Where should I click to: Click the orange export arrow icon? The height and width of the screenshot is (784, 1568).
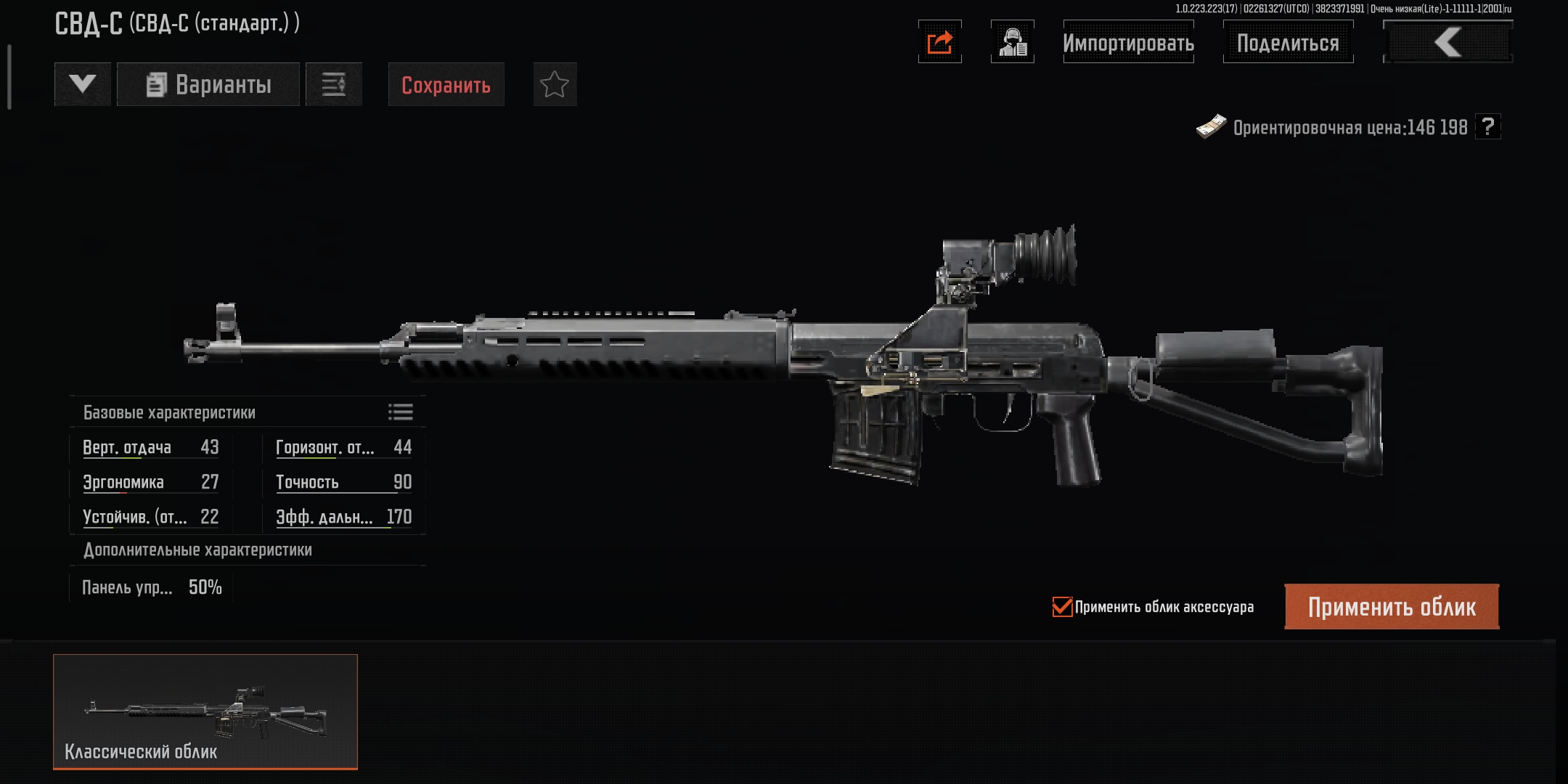[x=939, y=42]
